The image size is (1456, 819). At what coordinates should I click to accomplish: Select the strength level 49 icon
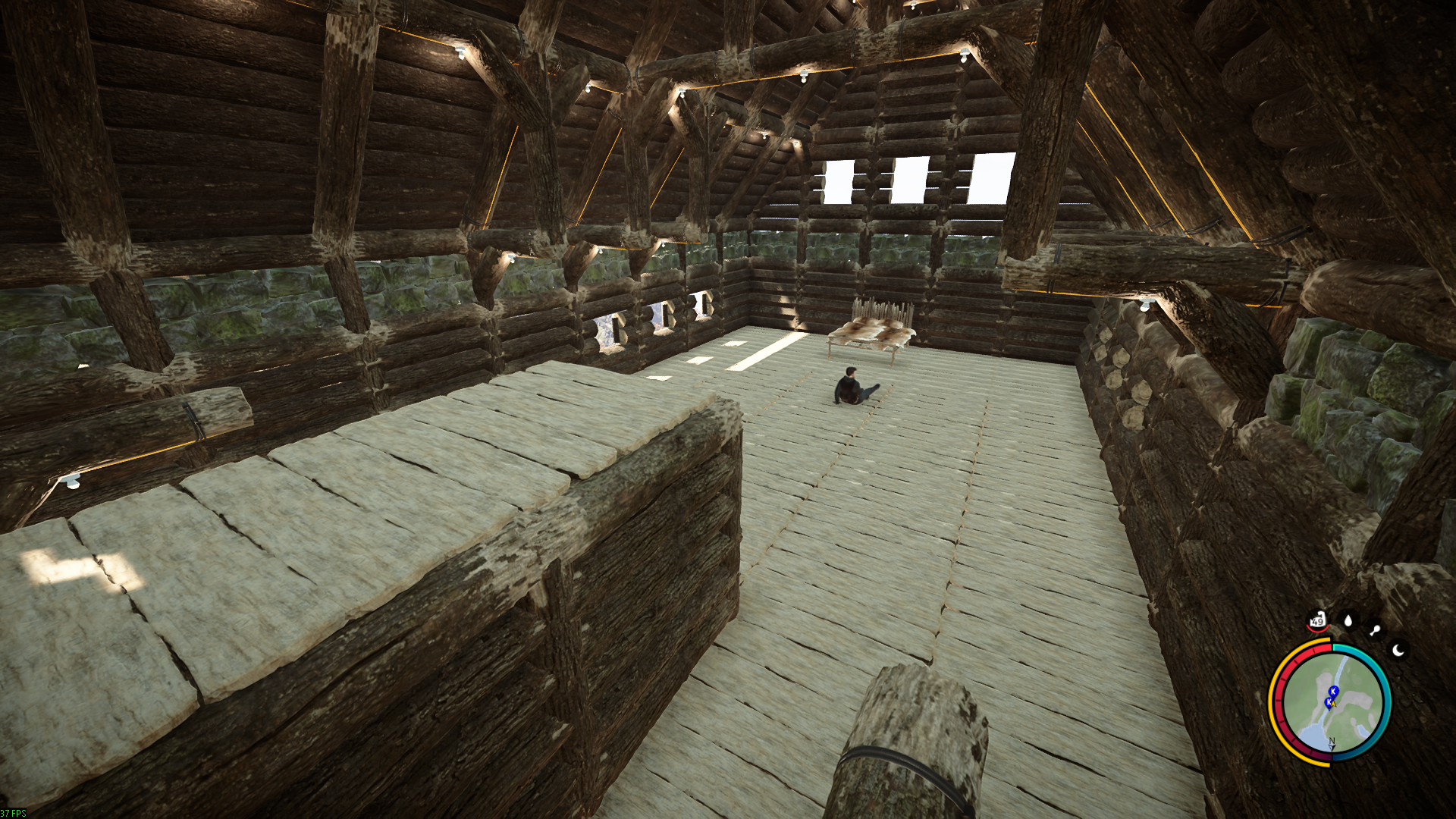pos(1317,621)
